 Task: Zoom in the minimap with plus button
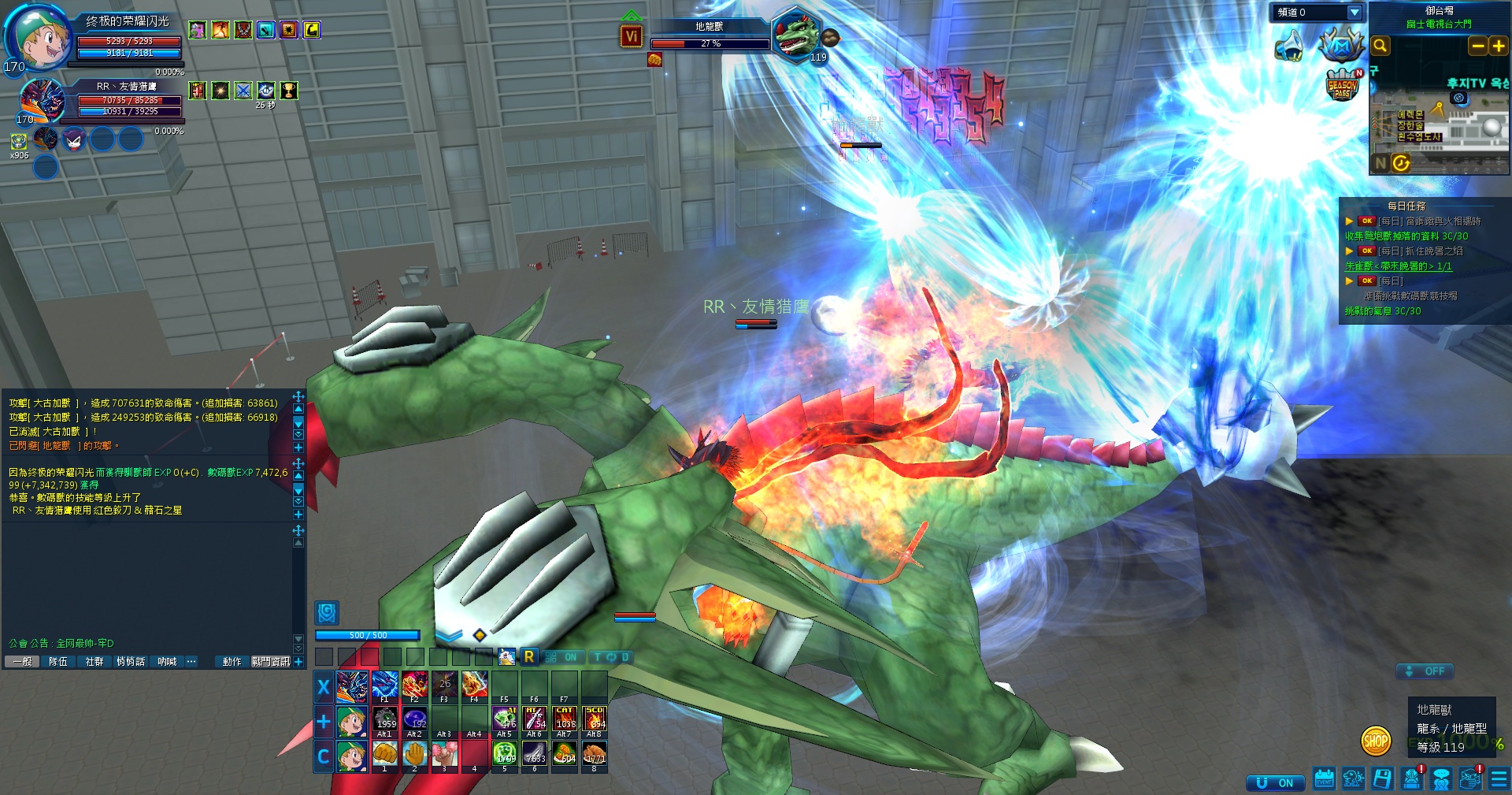(1498, 46)
